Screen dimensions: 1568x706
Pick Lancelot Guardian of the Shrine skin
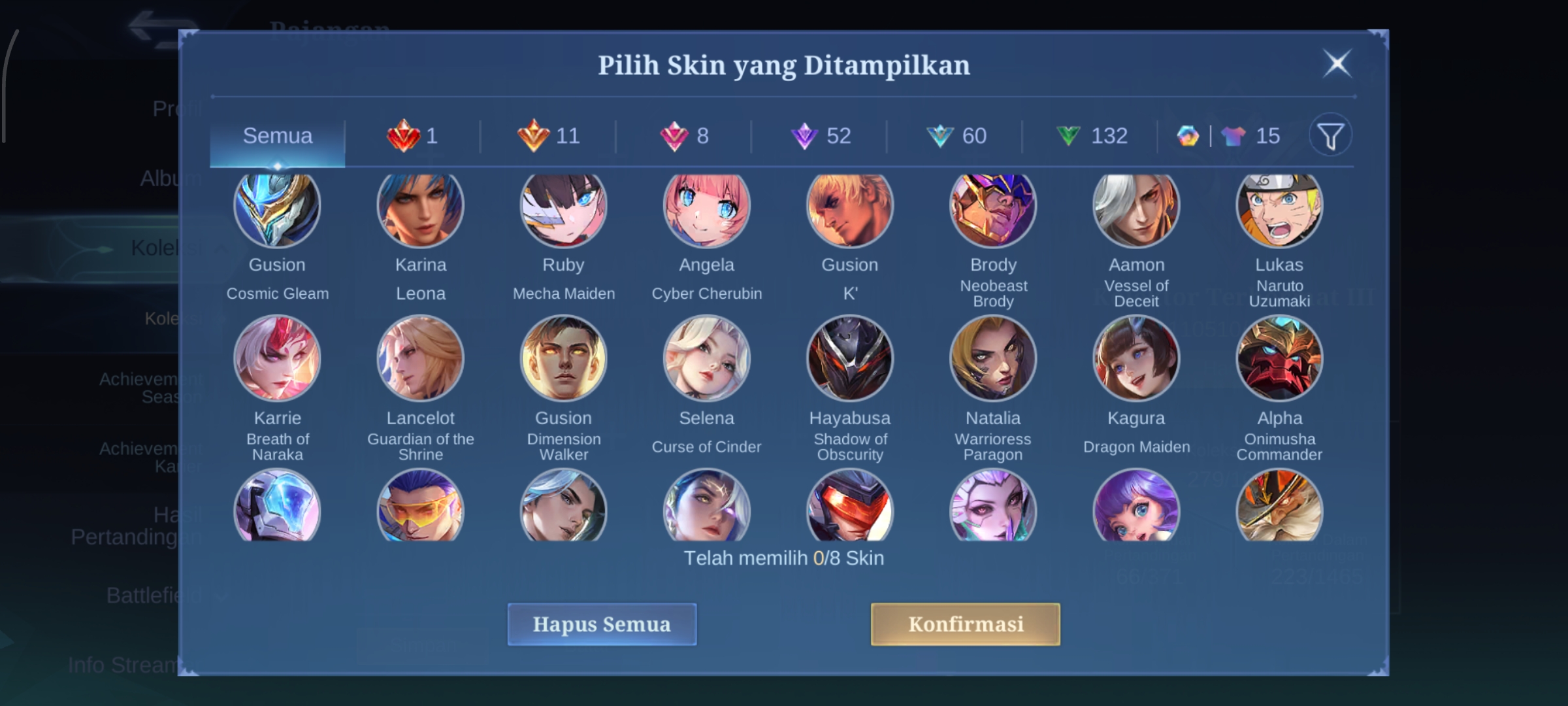(420, 358)
